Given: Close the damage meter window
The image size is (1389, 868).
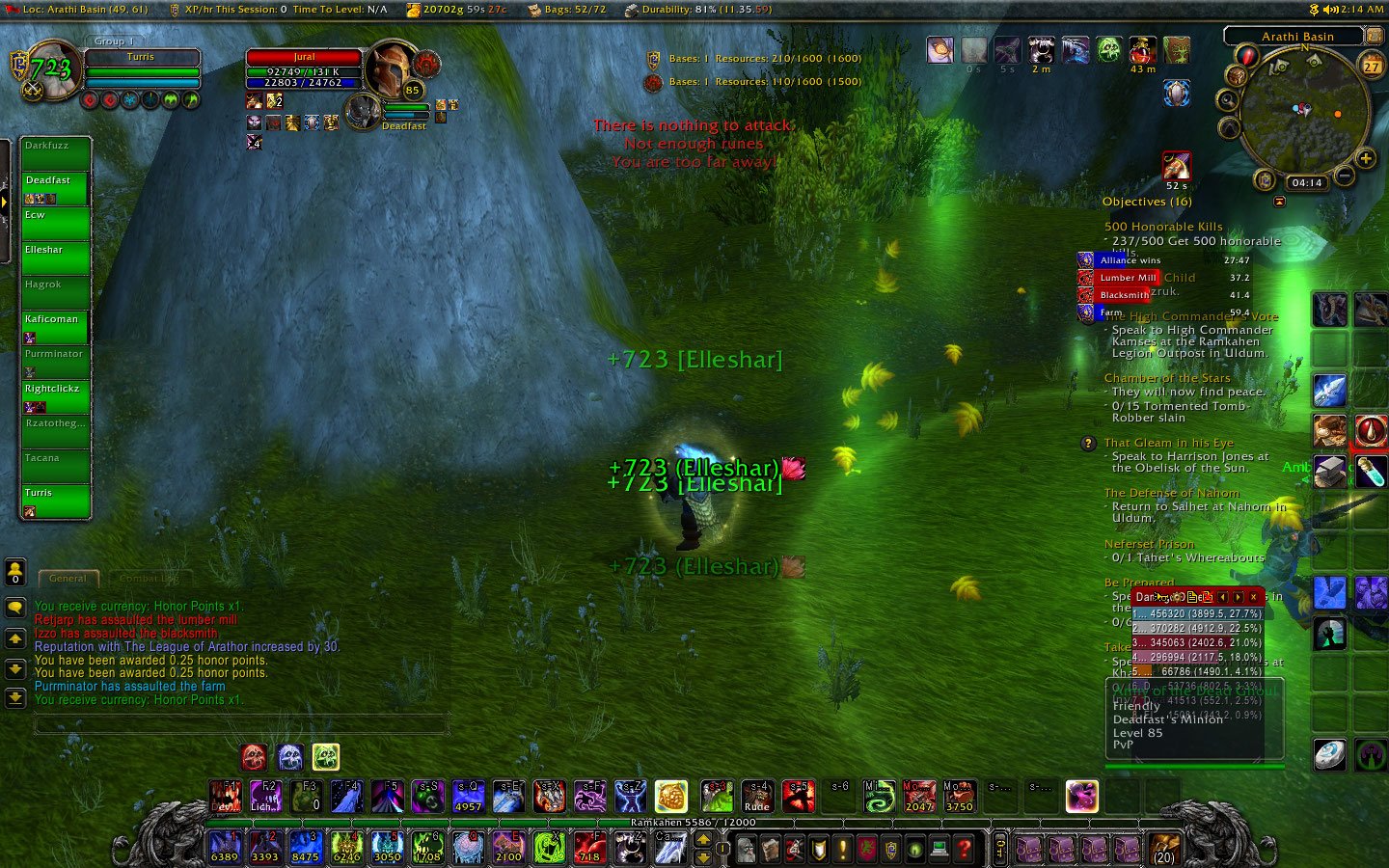Looking at the screenshot, I should [1253, 597].
